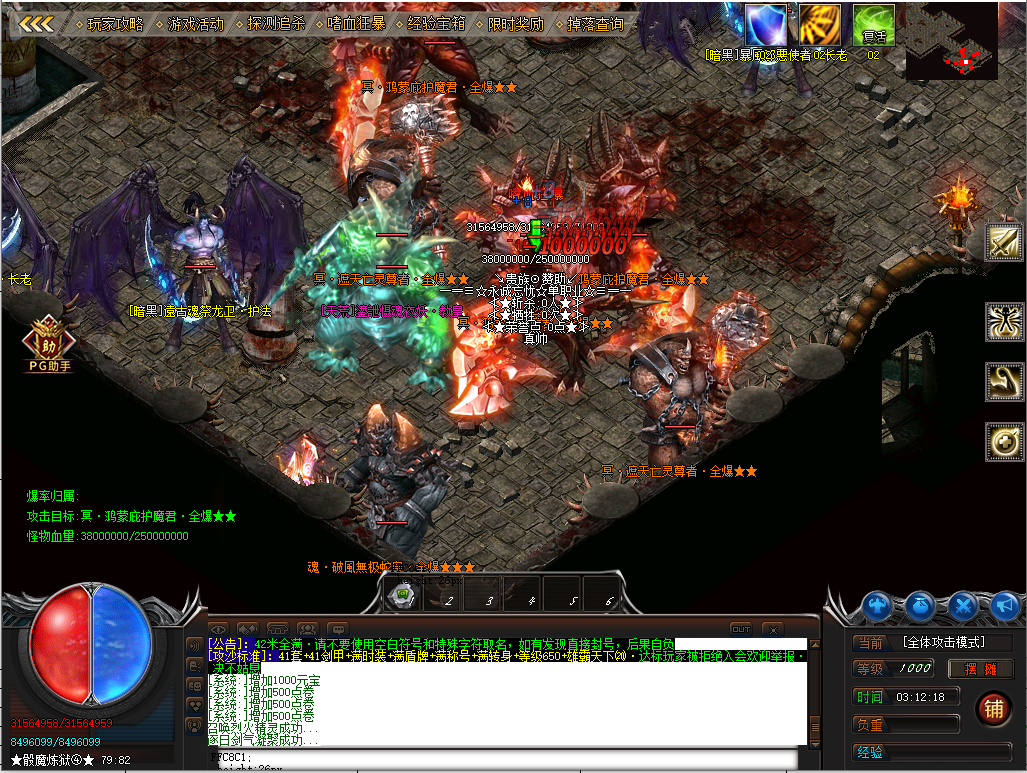This screenshot has width=1027, height=773.
Task: Select hotbar slot 1 with the green item
Action: 403,596
